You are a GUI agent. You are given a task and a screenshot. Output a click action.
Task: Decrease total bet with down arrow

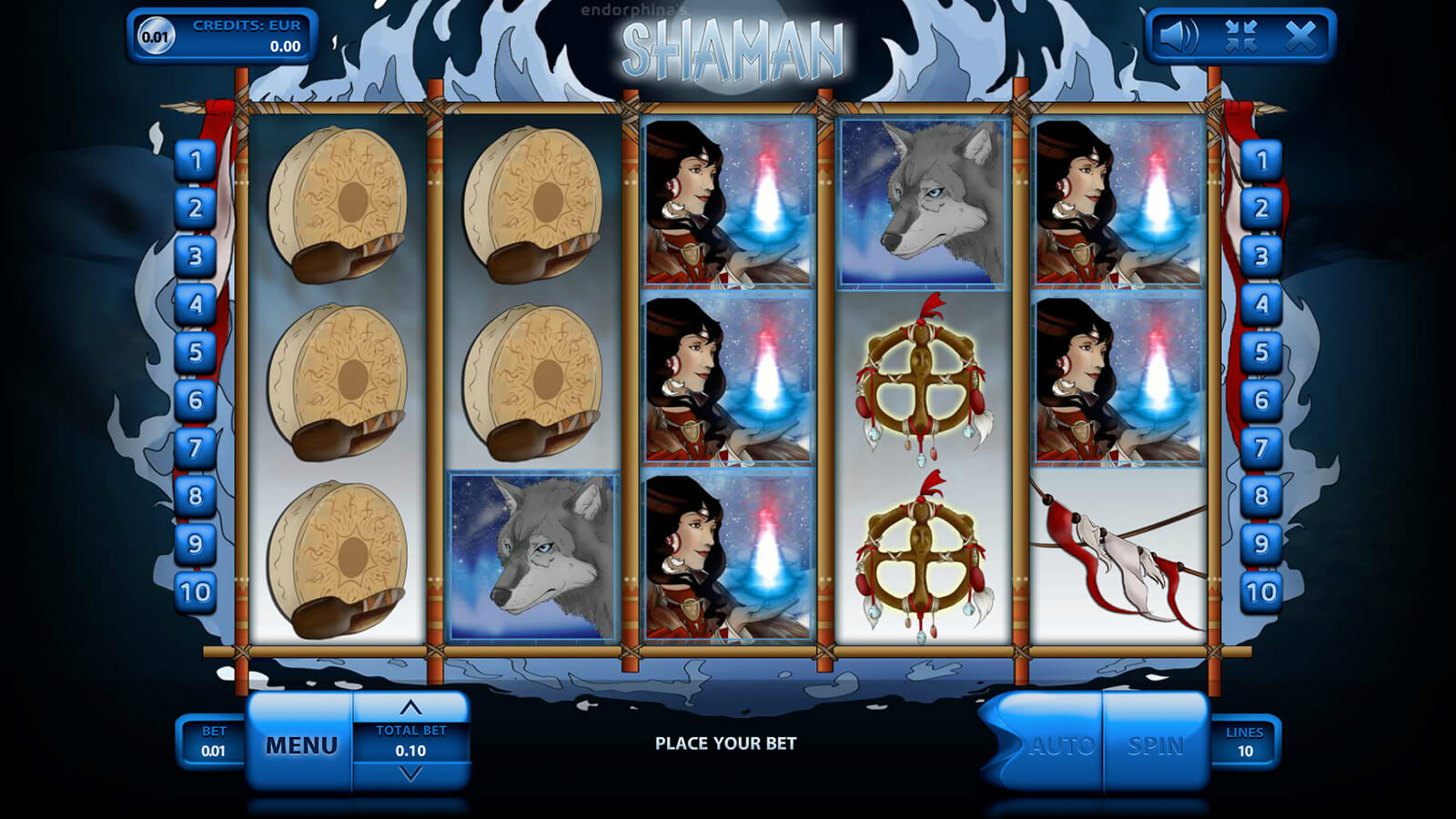[x=410, y=774]
